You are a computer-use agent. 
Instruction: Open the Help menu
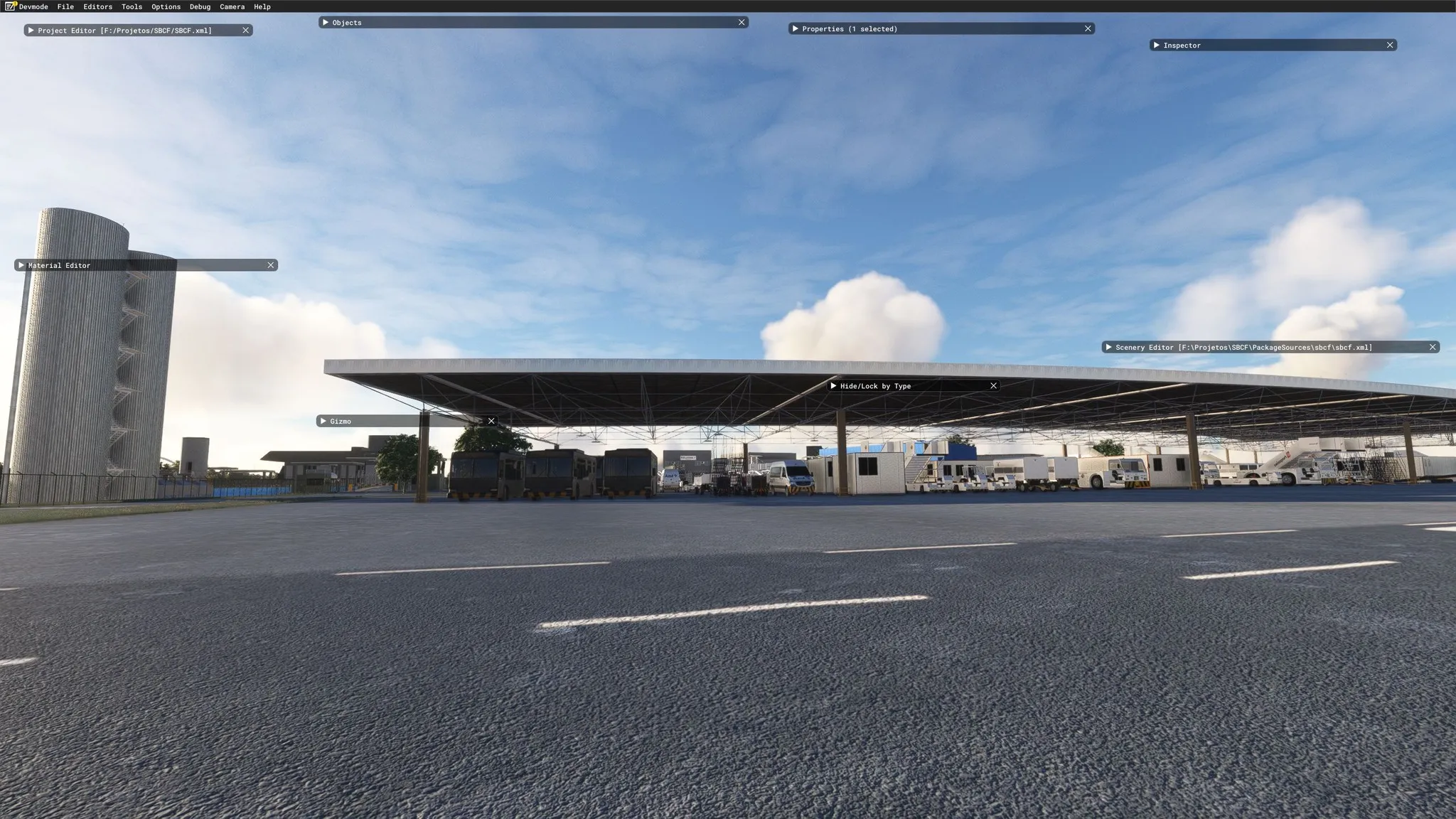point(262,6)
